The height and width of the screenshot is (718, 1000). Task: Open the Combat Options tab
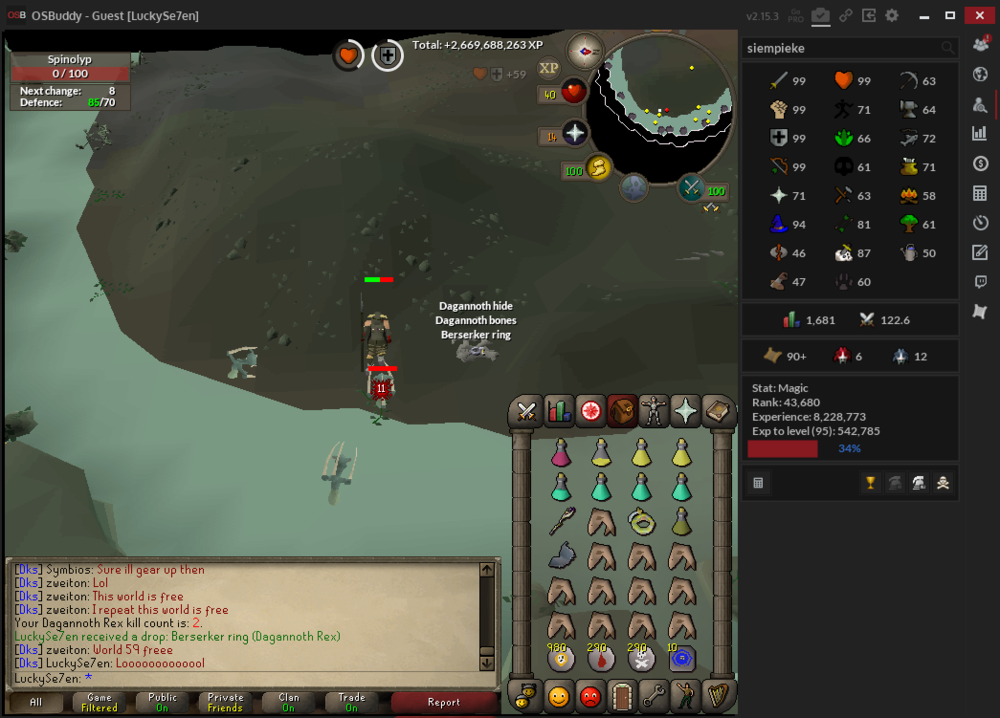tap(526, 410)
